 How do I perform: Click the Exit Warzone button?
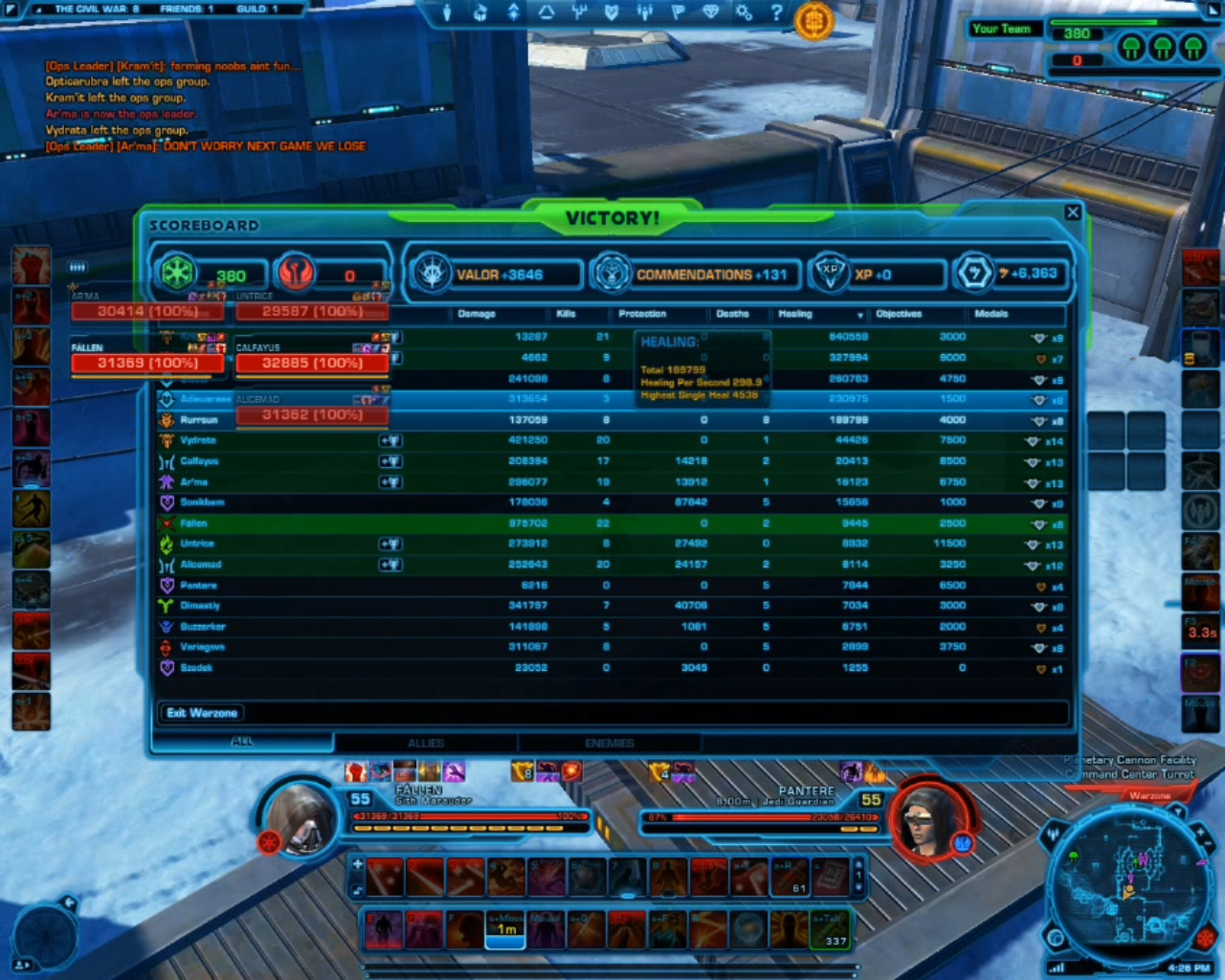(x=202, y=713)
